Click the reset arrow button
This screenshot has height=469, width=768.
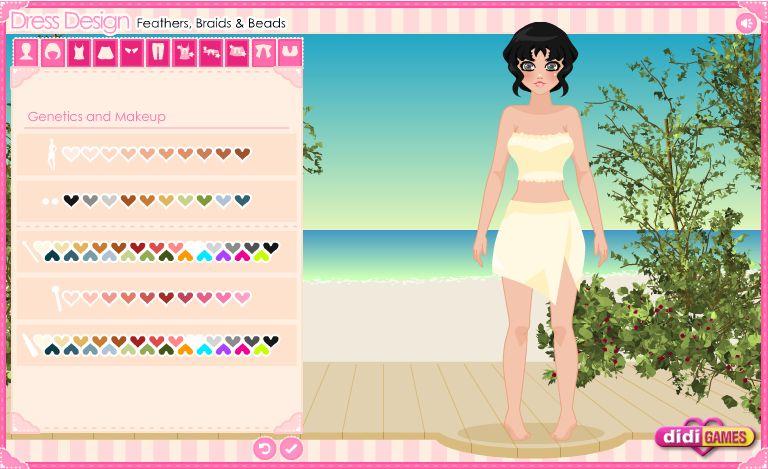pyautogui.click(x=265, y=448)
